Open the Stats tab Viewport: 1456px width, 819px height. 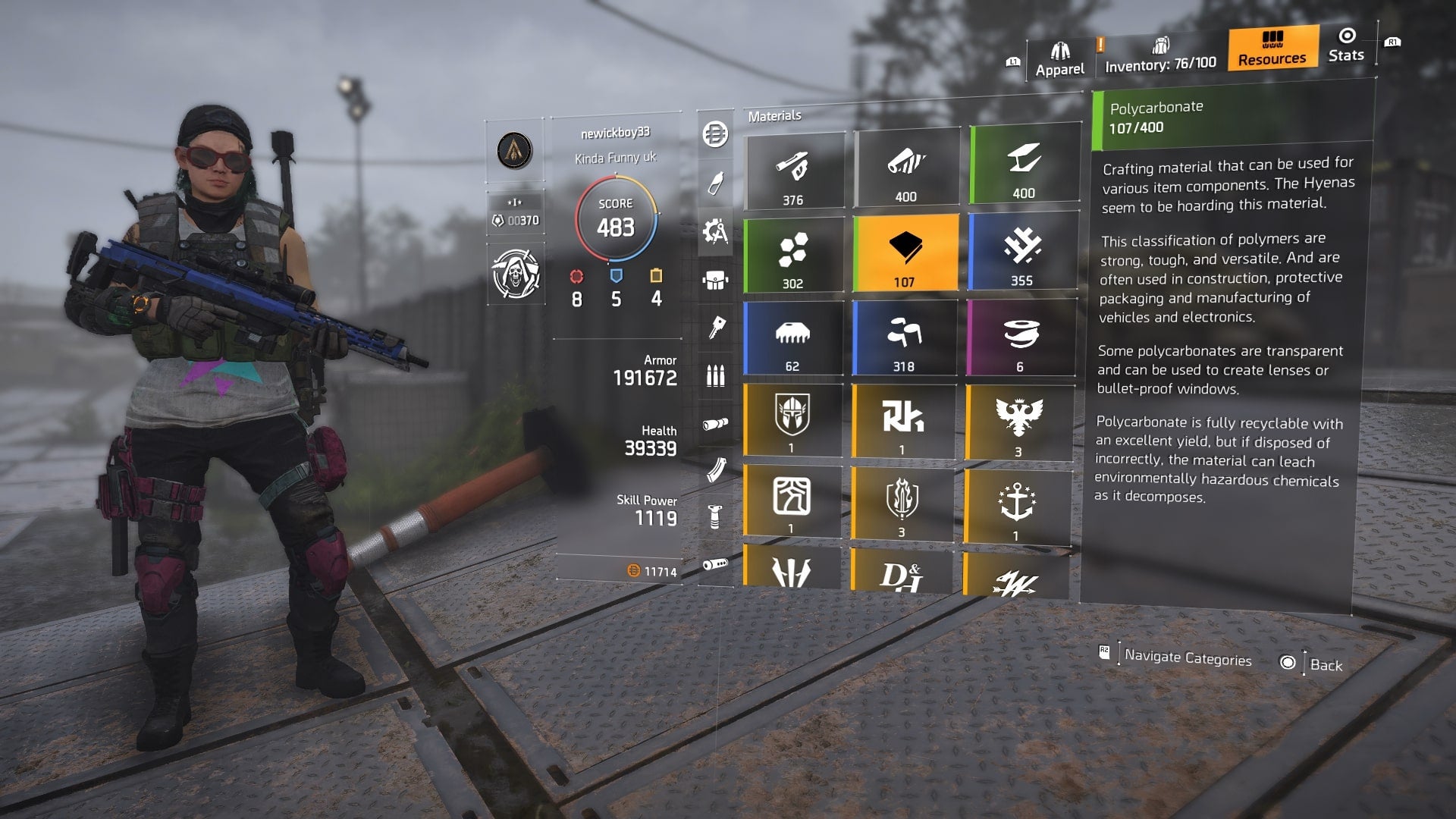point(1345,52)
